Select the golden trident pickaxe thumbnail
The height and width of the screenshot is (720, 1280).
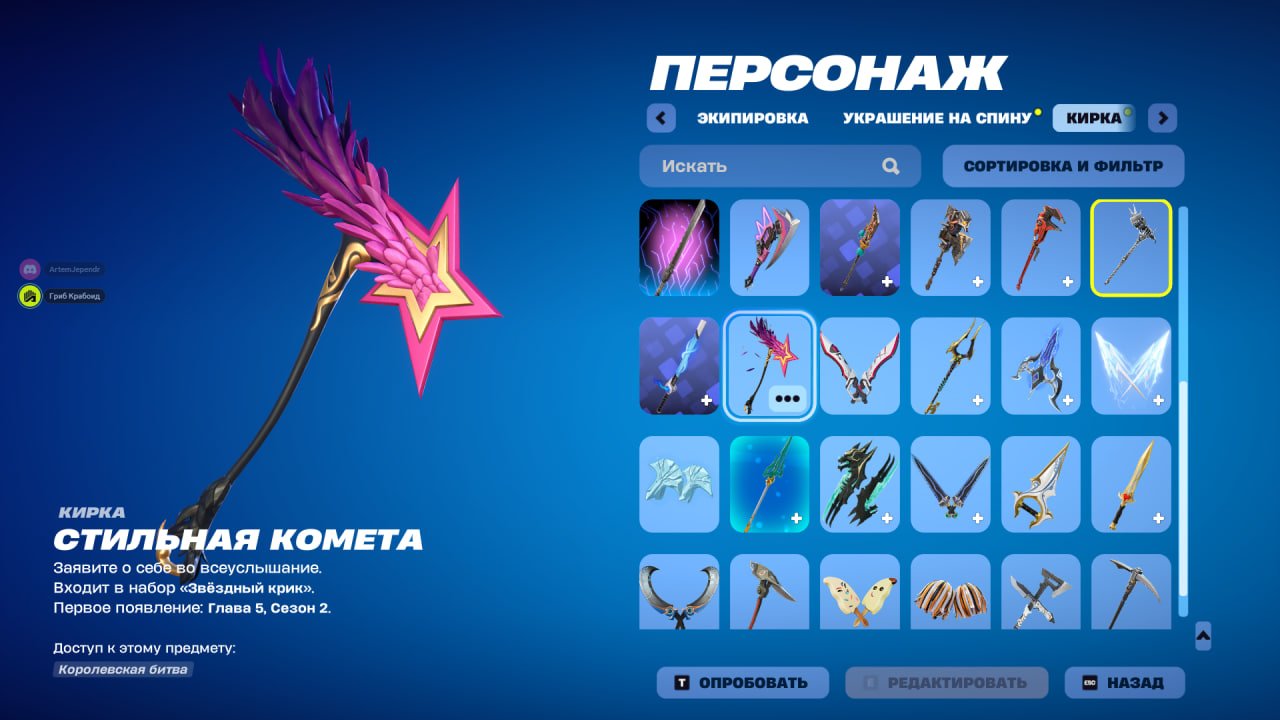point(951,365)
